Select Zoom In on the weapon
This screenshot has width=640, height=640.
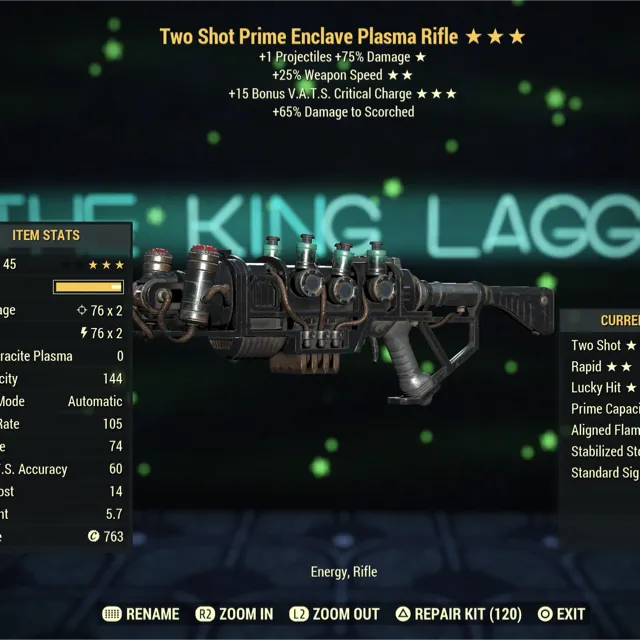pyautogui.click(x=233, y=614)
